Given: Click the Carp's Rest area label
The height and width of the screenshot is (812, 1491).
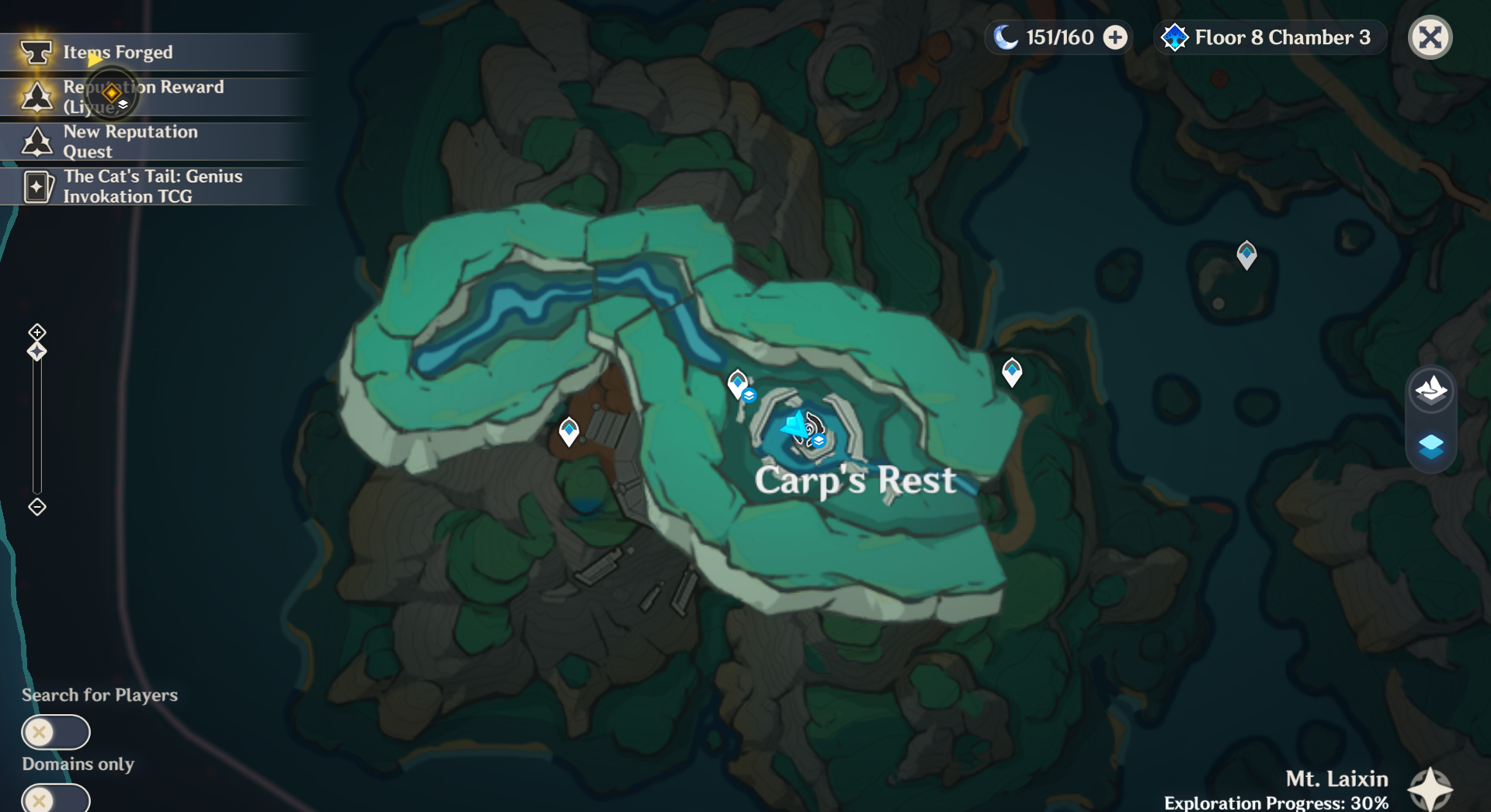Looking at the screenshot, I should click(856, 481).
